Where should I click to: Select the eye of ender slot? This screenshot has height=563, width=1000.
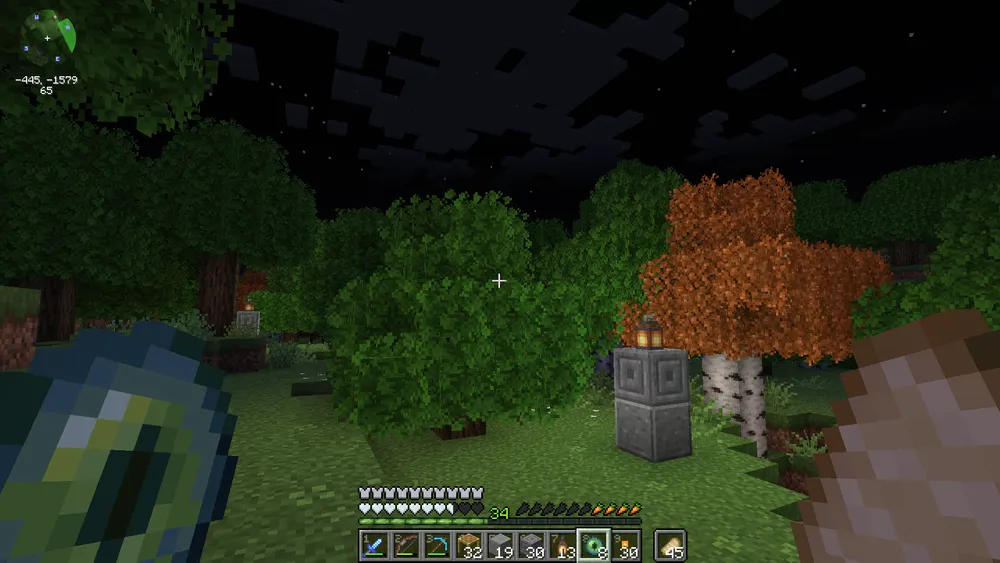592,545
